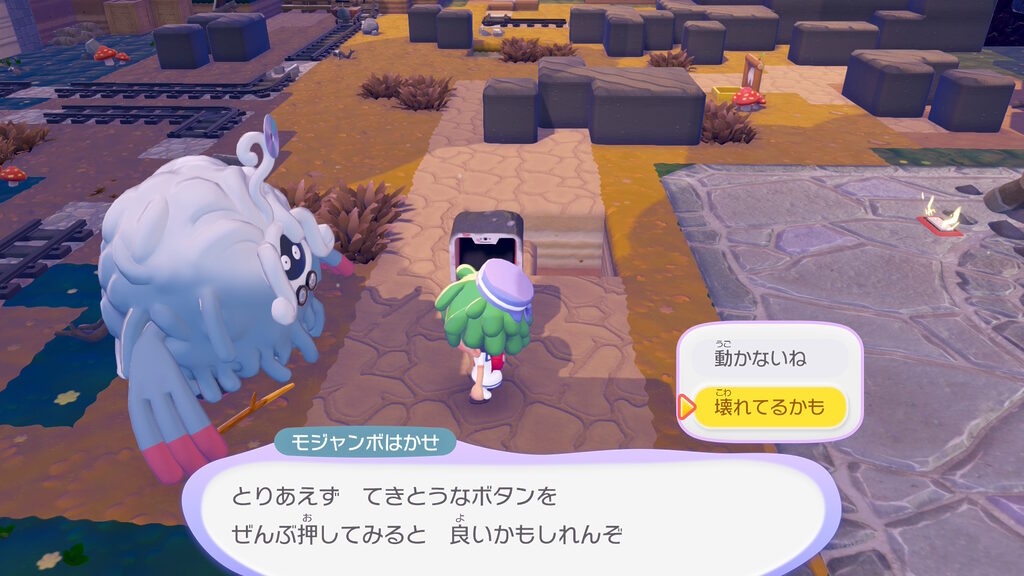The image size is (1024, 576).
Task: Select the highlighted reply 壊れてるかも
Action: [x=769, y=407]
